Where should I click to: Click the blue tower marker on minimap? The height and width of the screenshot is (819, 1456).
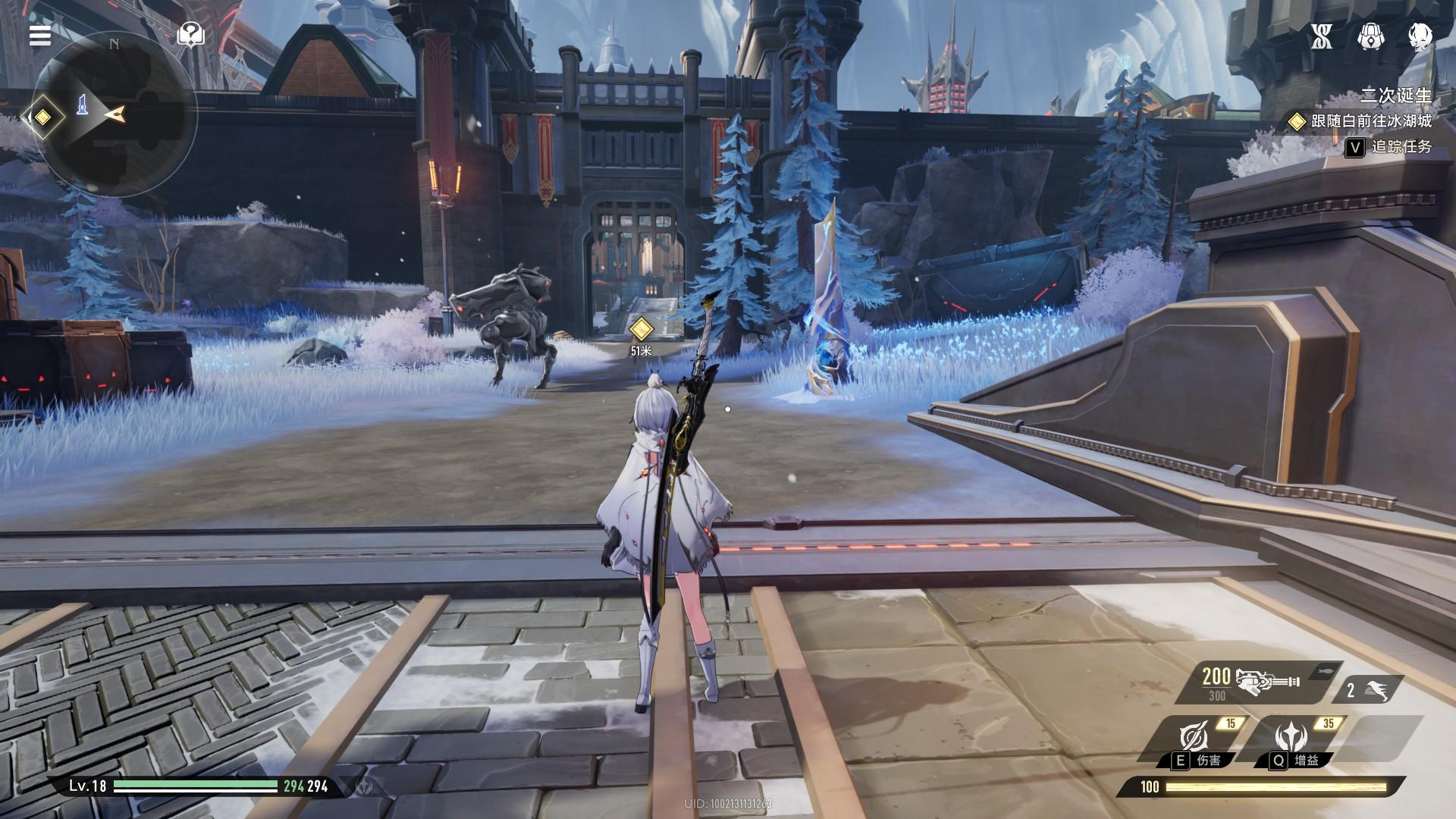point(83,106)
